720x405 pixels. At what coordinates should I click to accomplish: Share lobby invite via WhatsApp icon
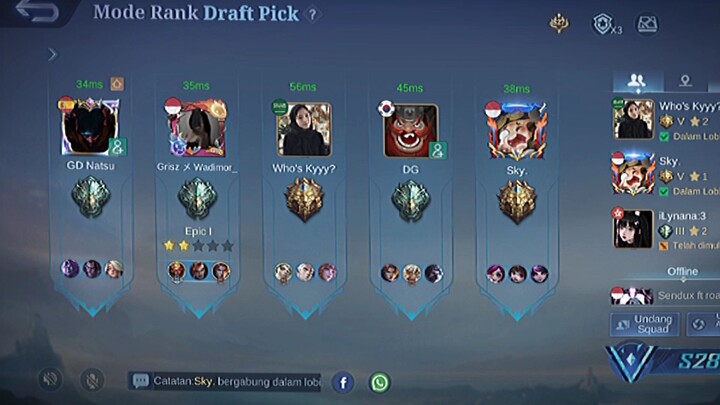380,382
